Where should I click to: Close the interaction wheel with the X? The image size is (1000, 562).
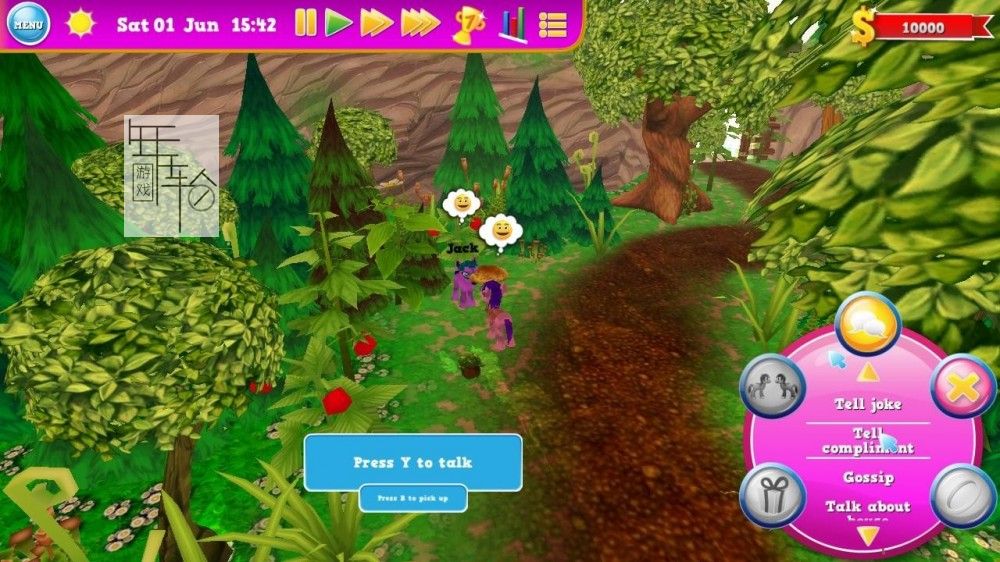[x=963, y=387]
